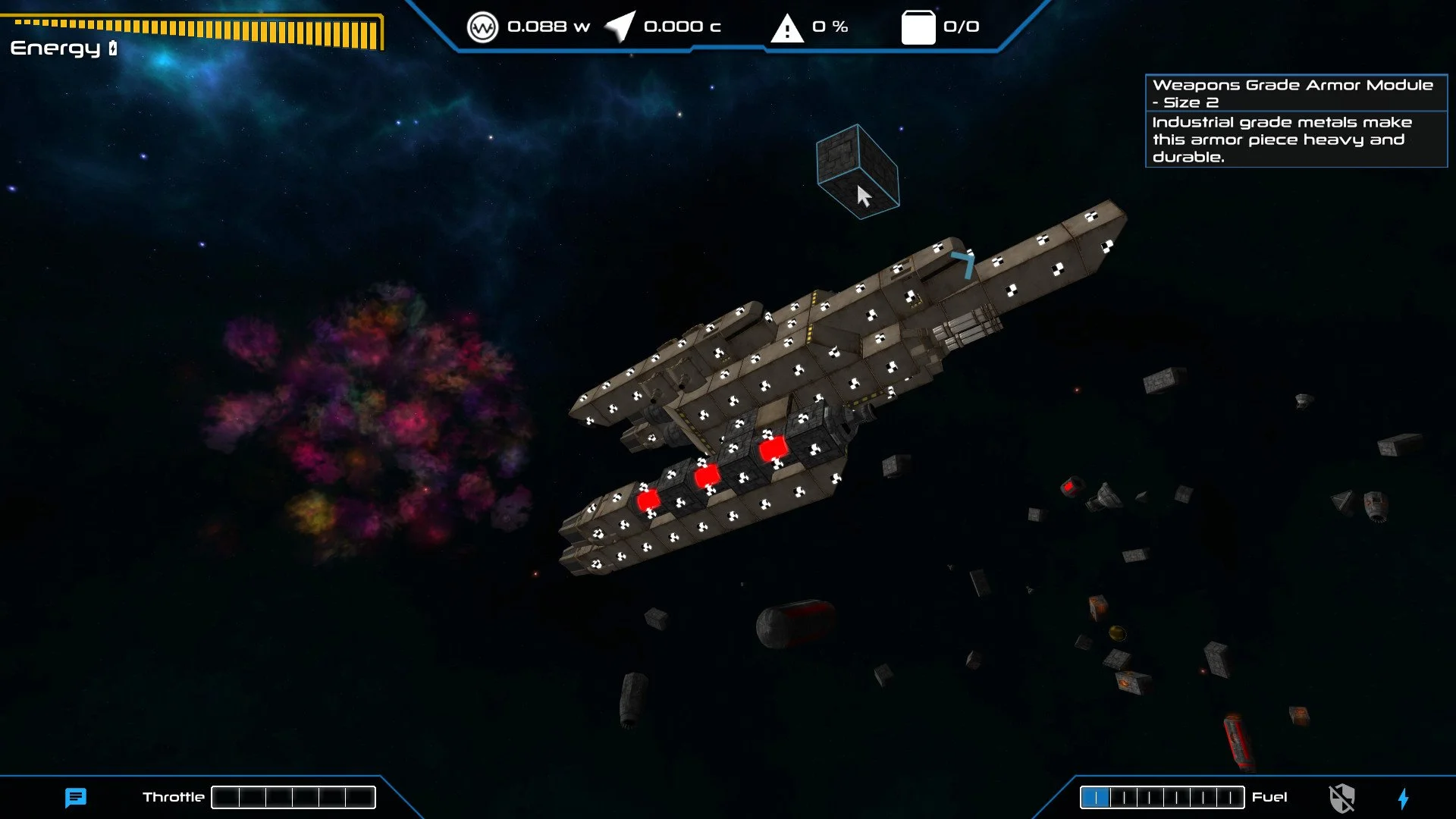The image size is (1456, 819).
Task: Open the cargo container 0/0 icon
Action: click(918, 27)
